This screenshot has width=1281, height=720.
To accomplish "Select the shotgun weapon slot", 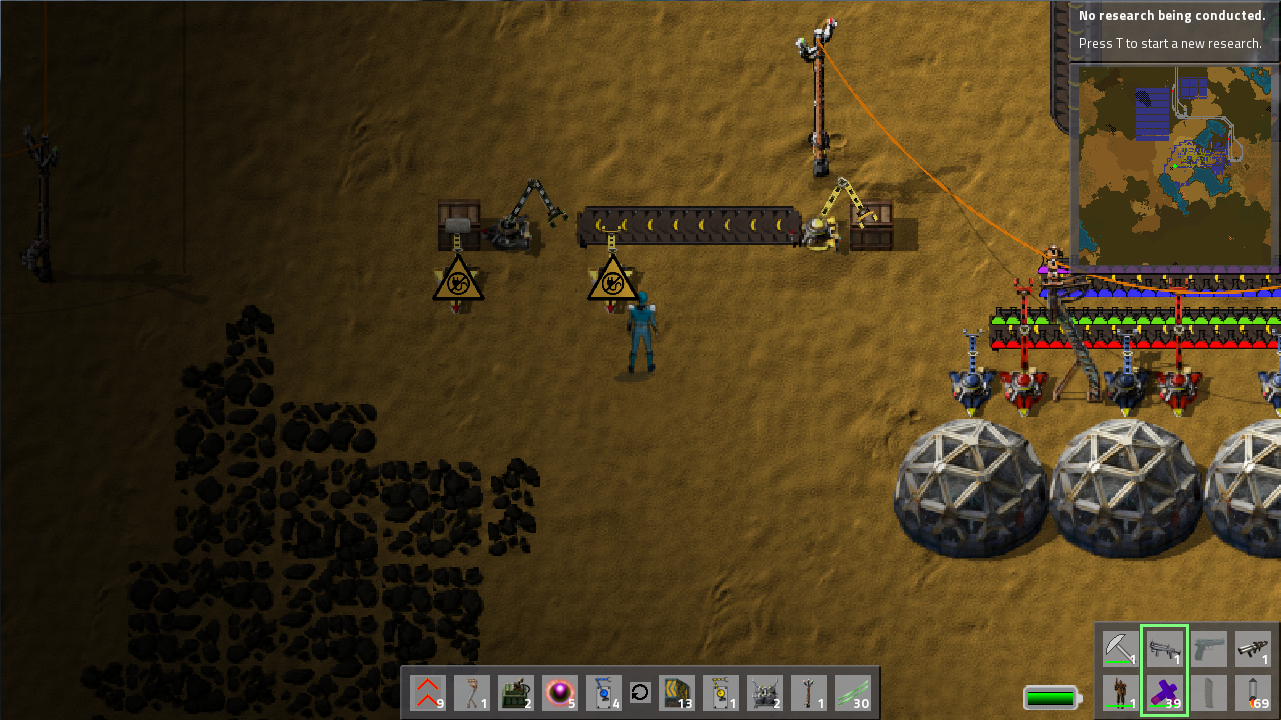I will [x=1164, y=649].
